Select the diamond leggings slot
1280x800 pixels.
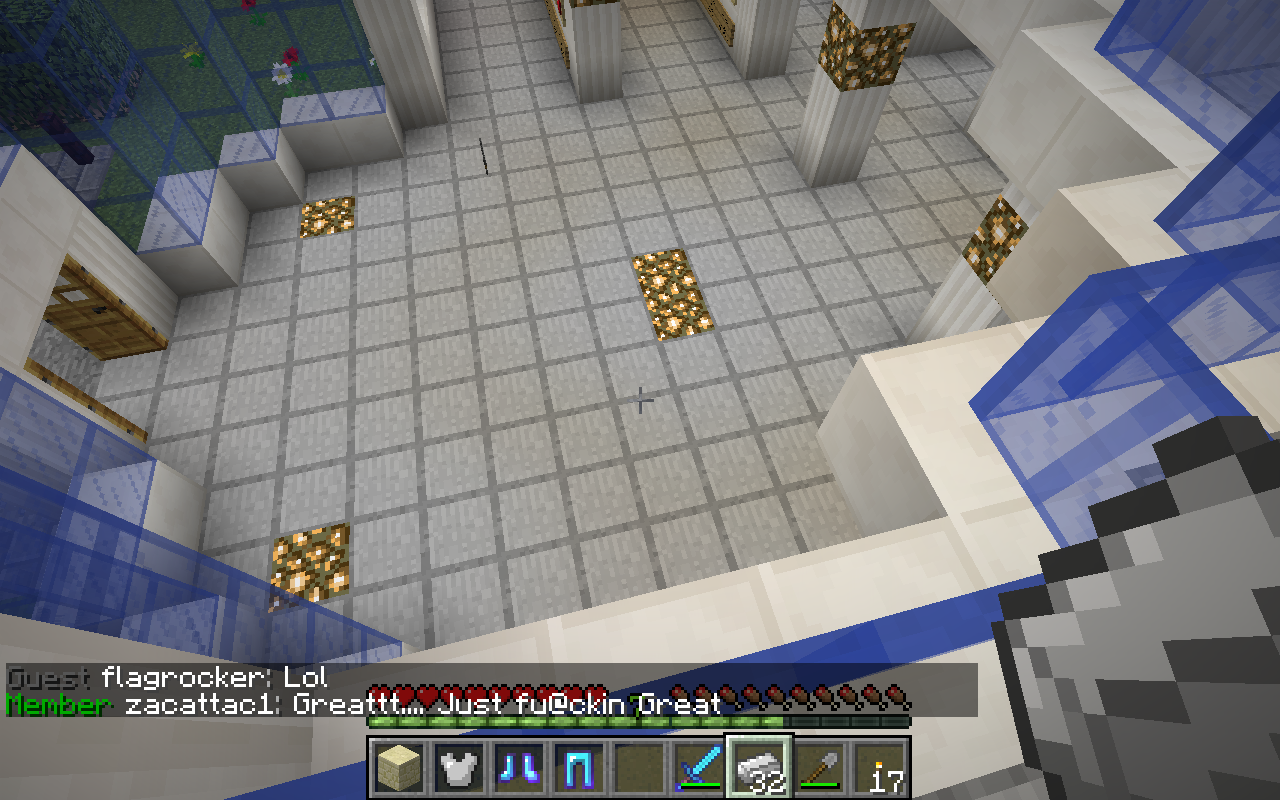coord(580,769)
